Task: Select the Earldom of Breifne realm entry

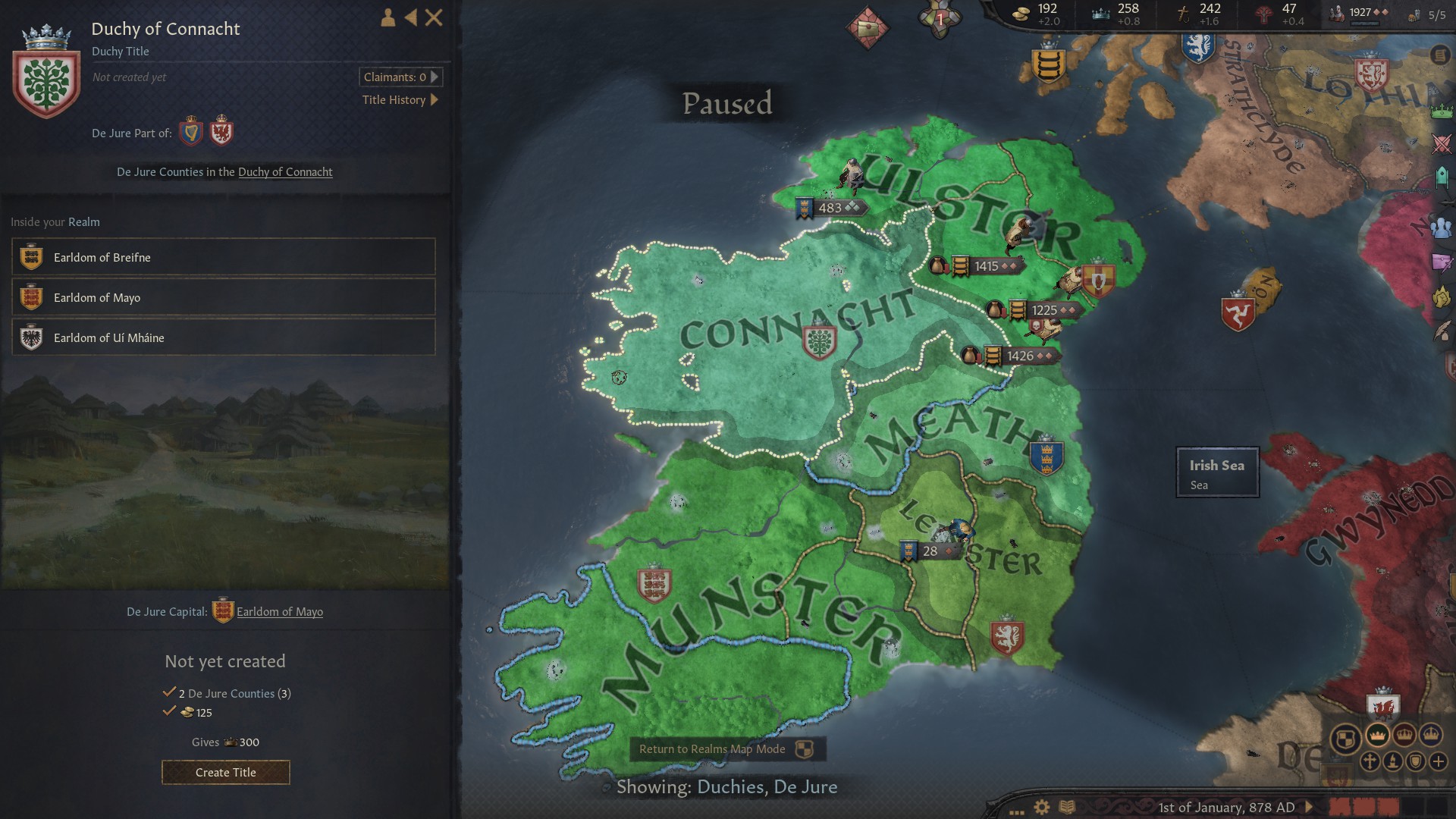Action: point(223,257)
